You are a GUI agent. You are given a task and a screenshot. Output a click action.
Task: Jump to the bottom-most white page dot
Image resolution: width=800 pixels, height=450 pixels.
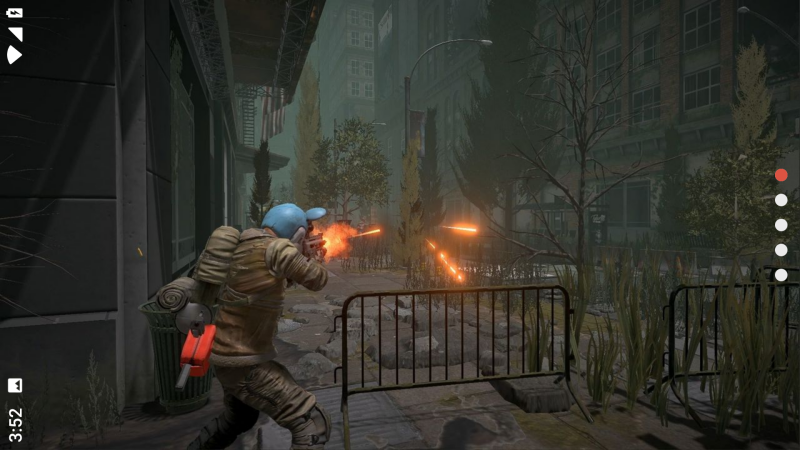(x=781, y=275)
